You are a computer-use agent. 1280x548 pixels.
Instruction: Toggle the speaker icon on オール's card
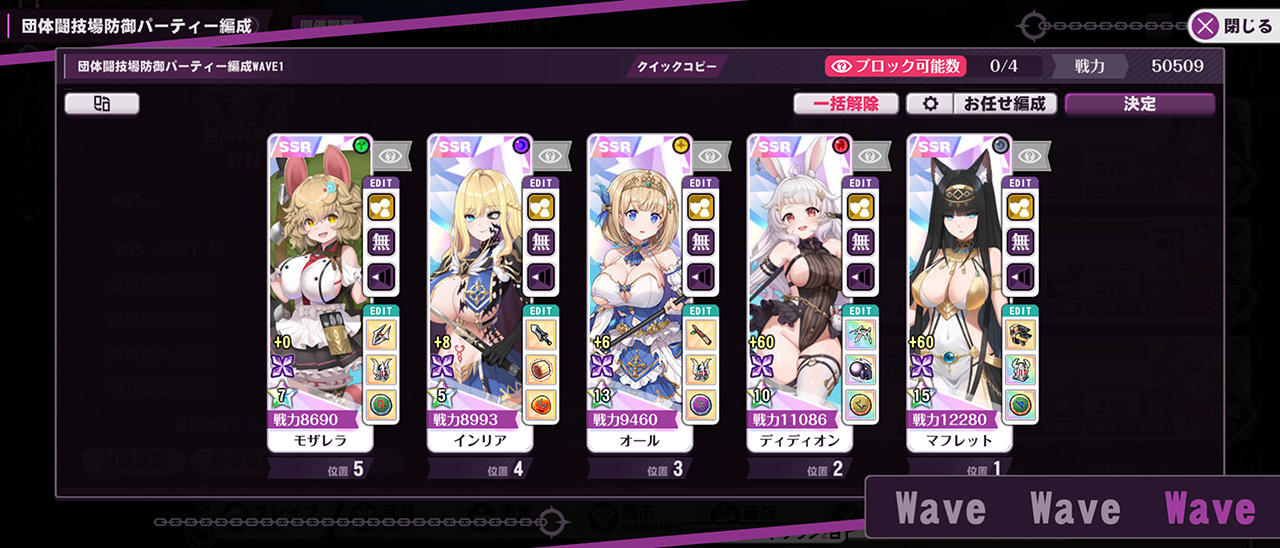tap(701, 275)
